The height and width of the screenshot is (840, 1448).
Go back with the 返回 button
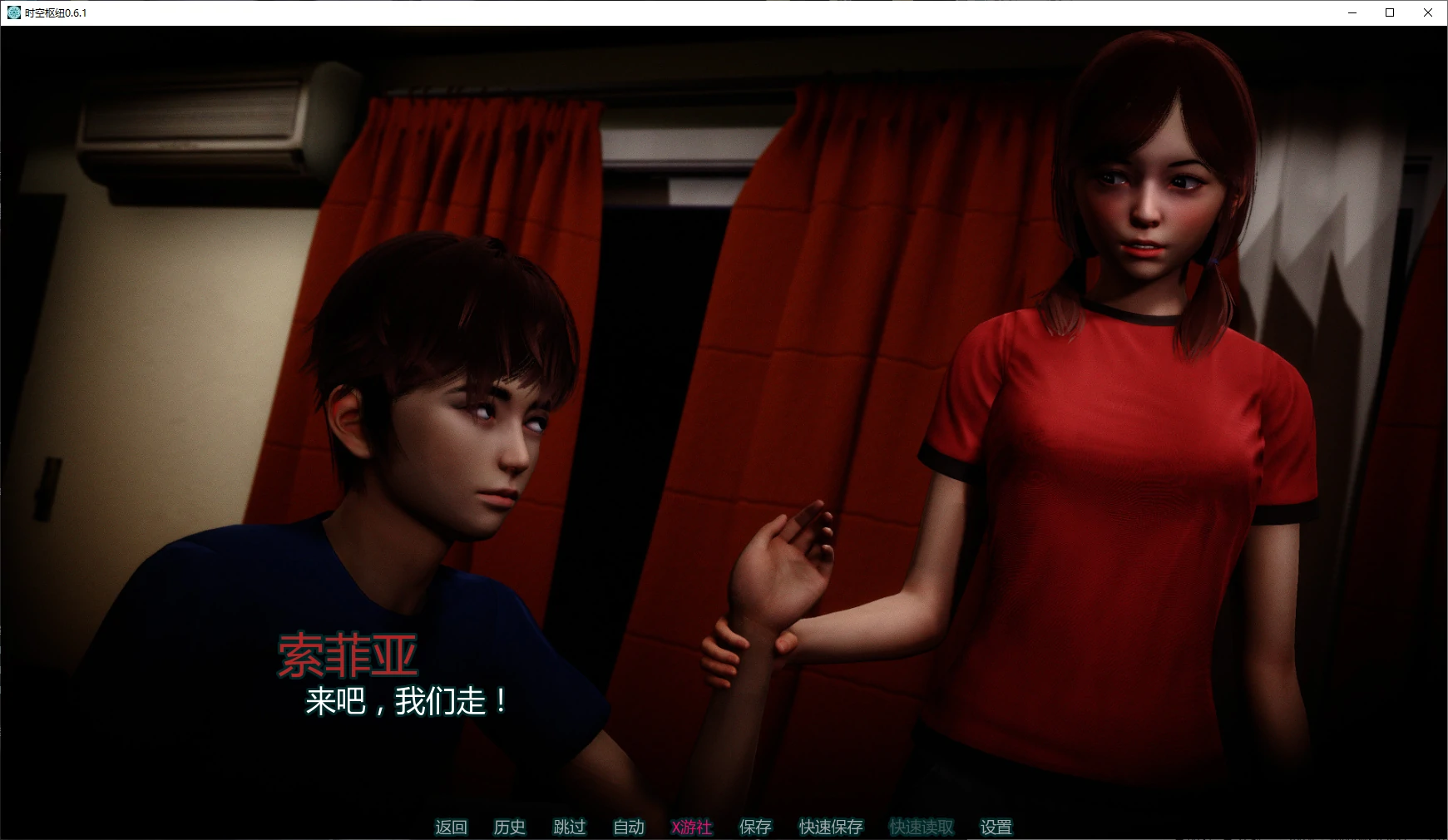click(451, 827)
